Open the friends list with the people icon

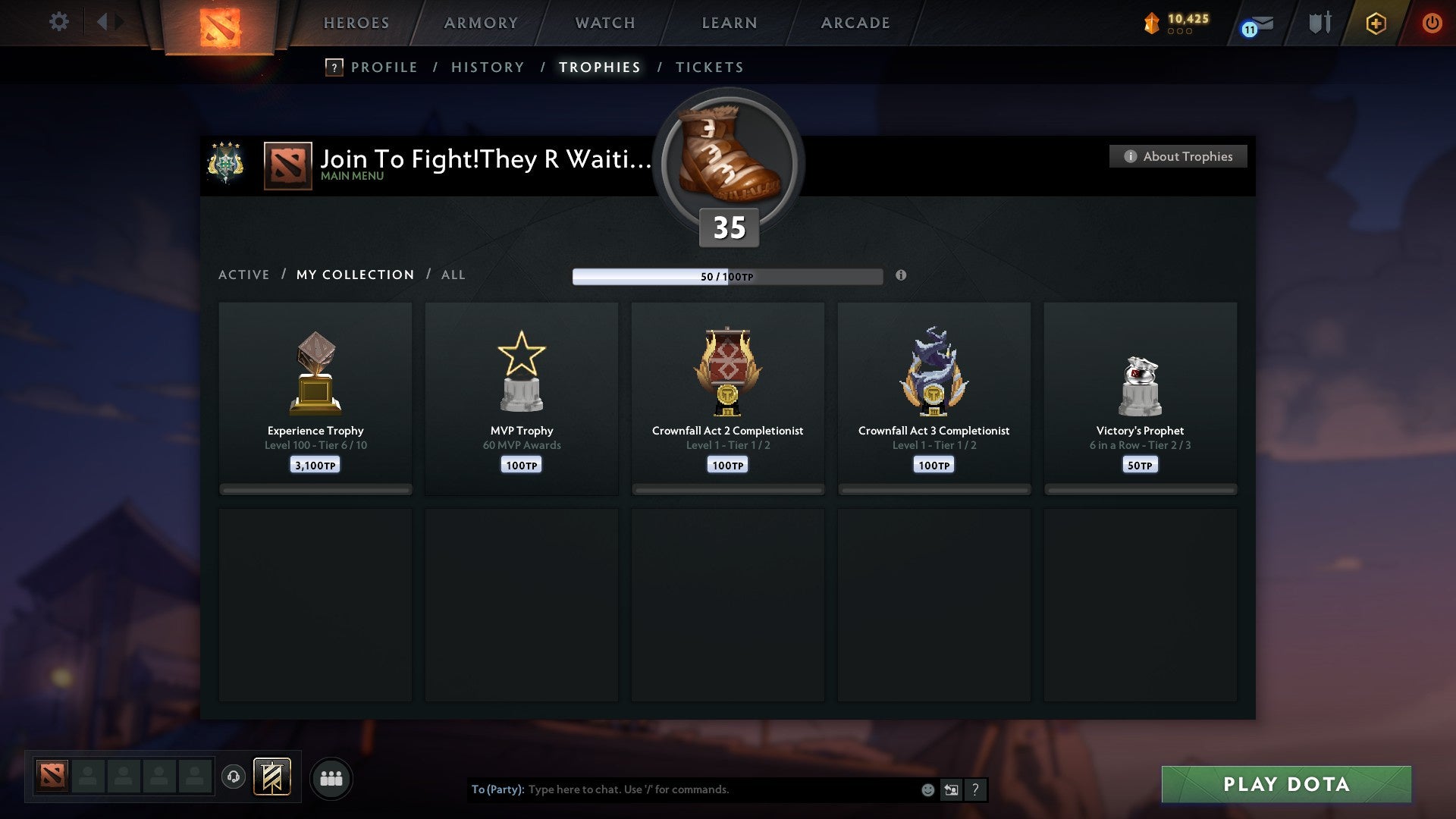pos(331,777)
